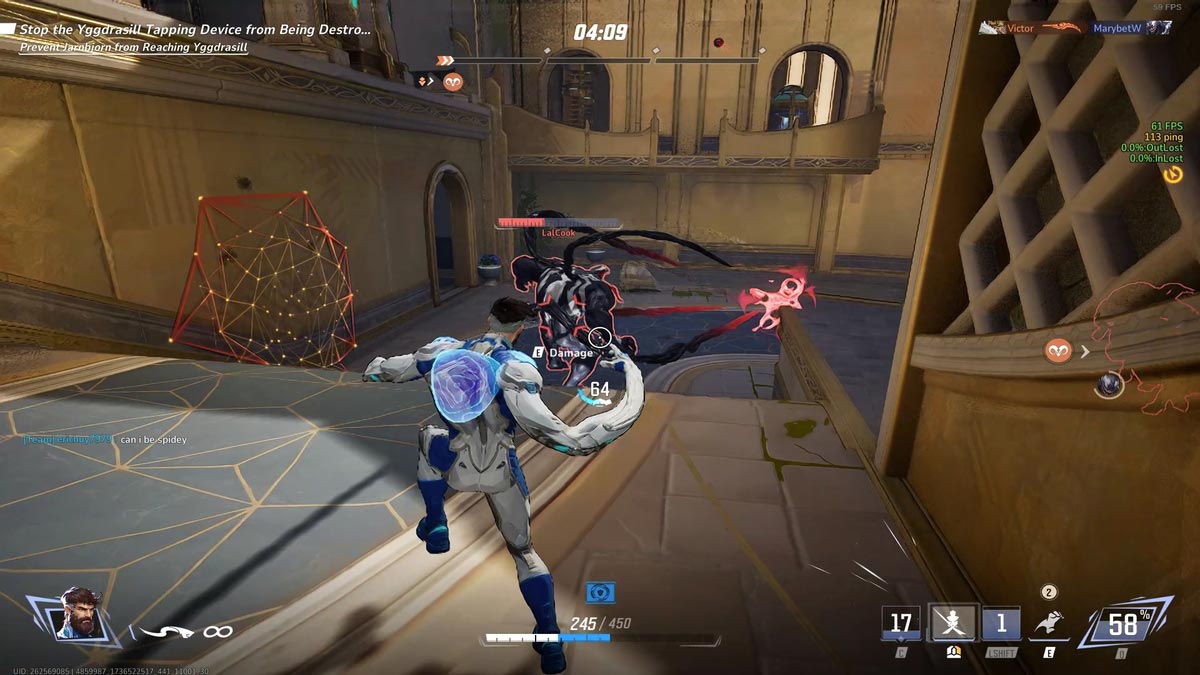1200x675 pixels.
Task: Click the team chat message "can i be spidey"
Action: click(152, 440)
